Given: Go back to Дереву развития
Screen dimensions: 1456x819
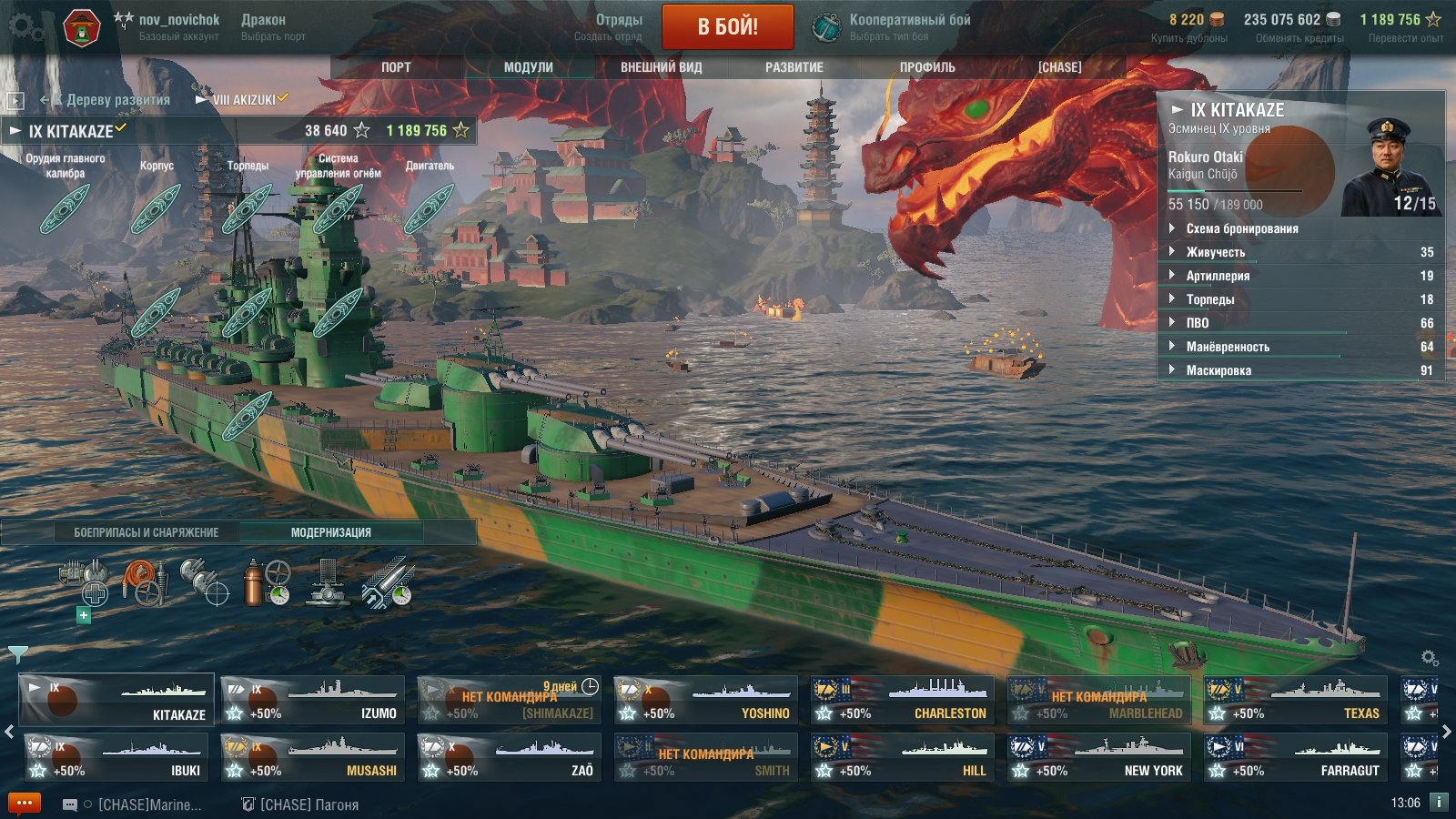Looking at the screenshot, I should click(x=109, y=100).
